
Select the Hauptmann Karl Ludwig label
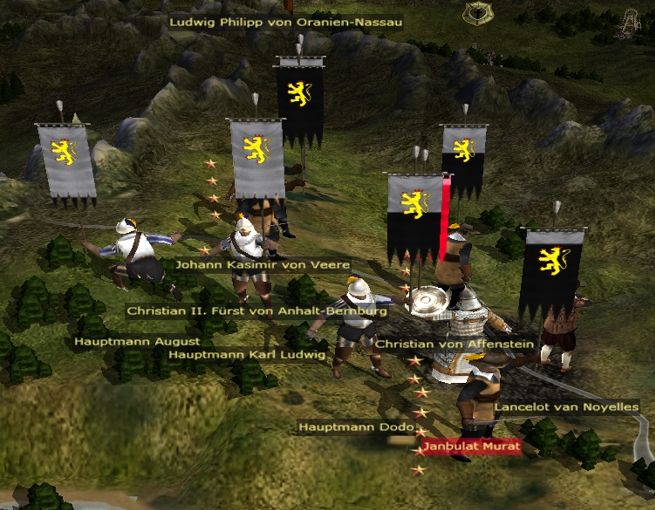[247, 354]
